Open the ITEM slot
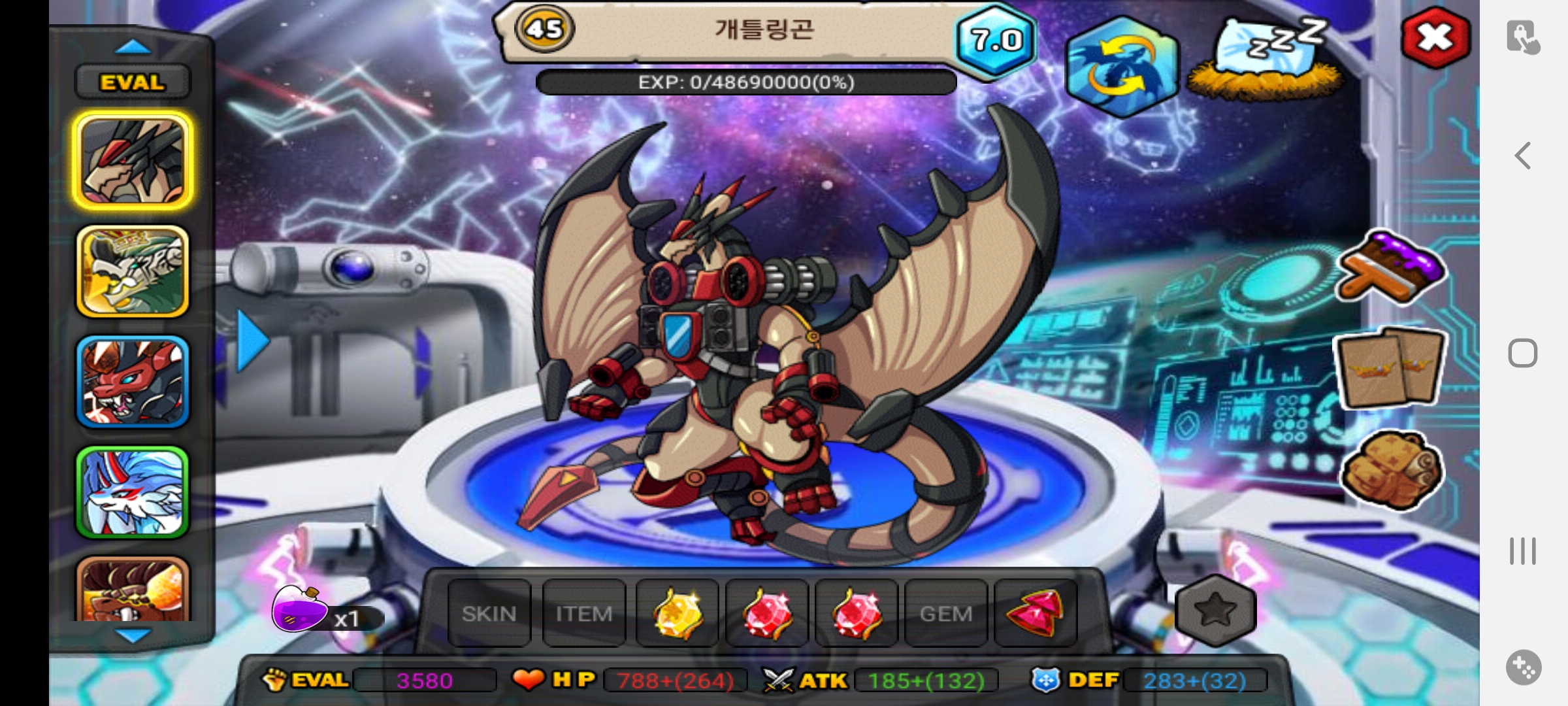 point(583,613)
